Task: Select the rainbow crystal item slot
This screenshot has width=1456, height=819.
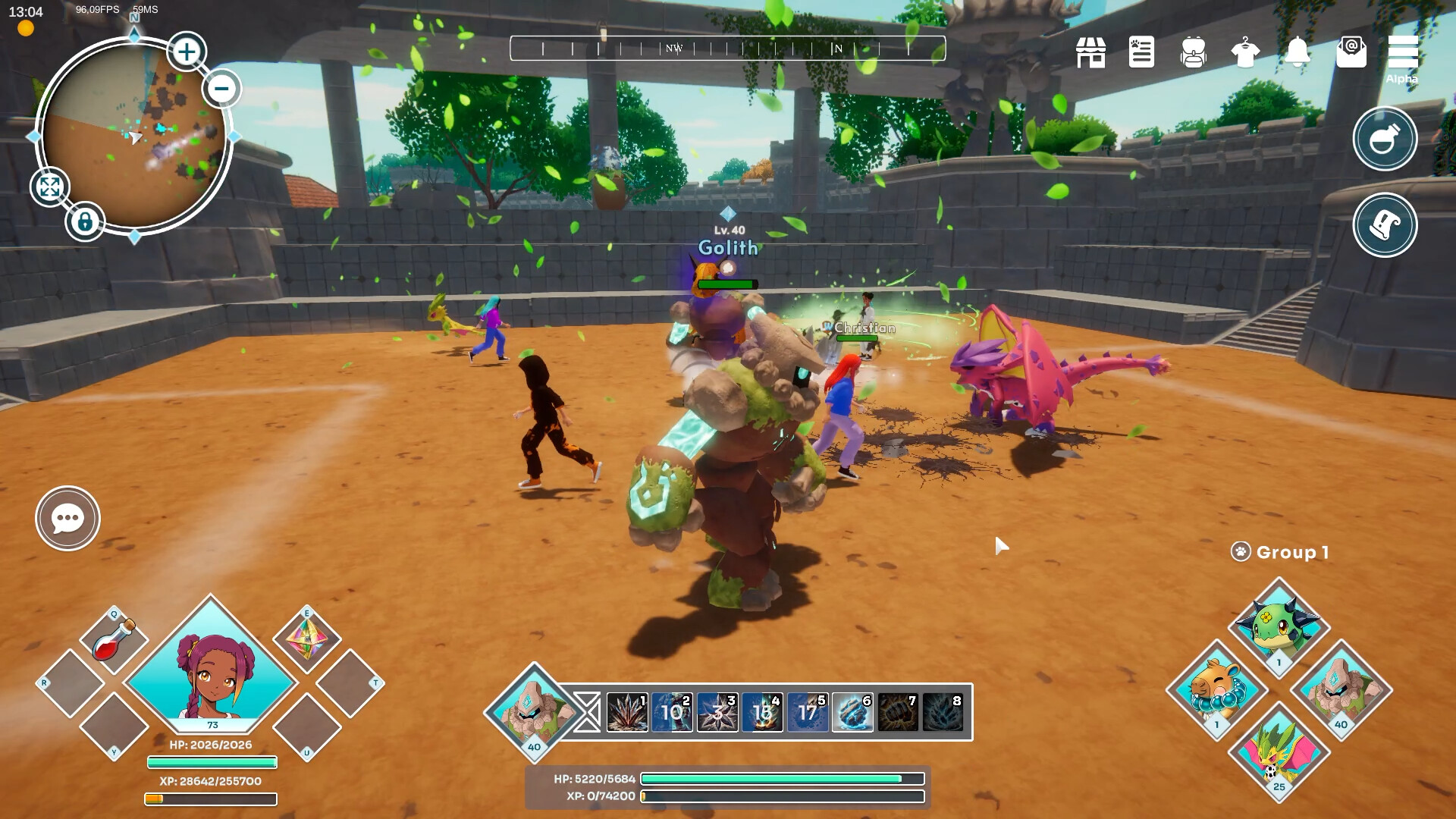Action: (x=306, y=639)
